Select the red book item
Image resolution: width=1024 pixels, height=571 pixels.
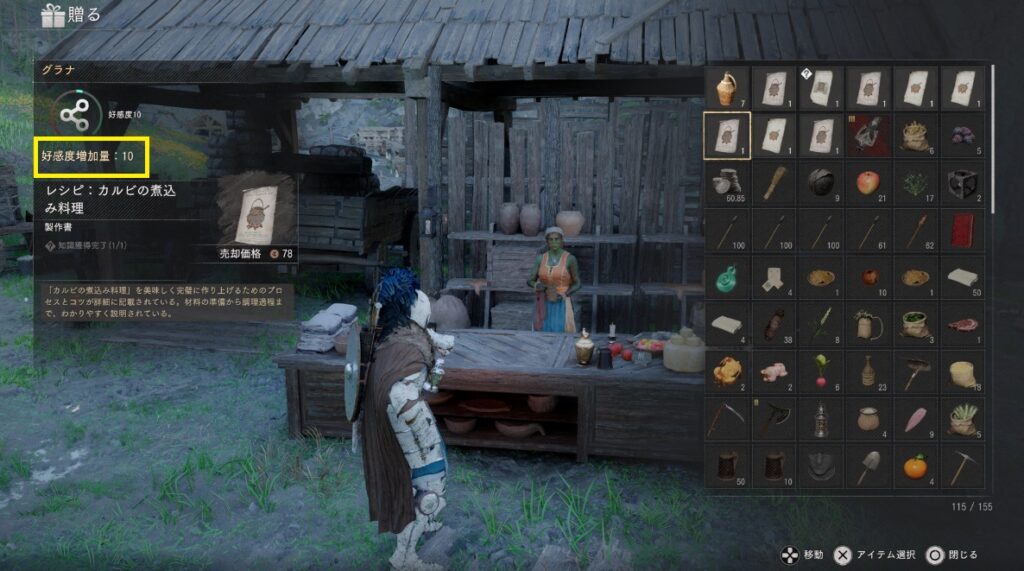[x=962, y=229]
